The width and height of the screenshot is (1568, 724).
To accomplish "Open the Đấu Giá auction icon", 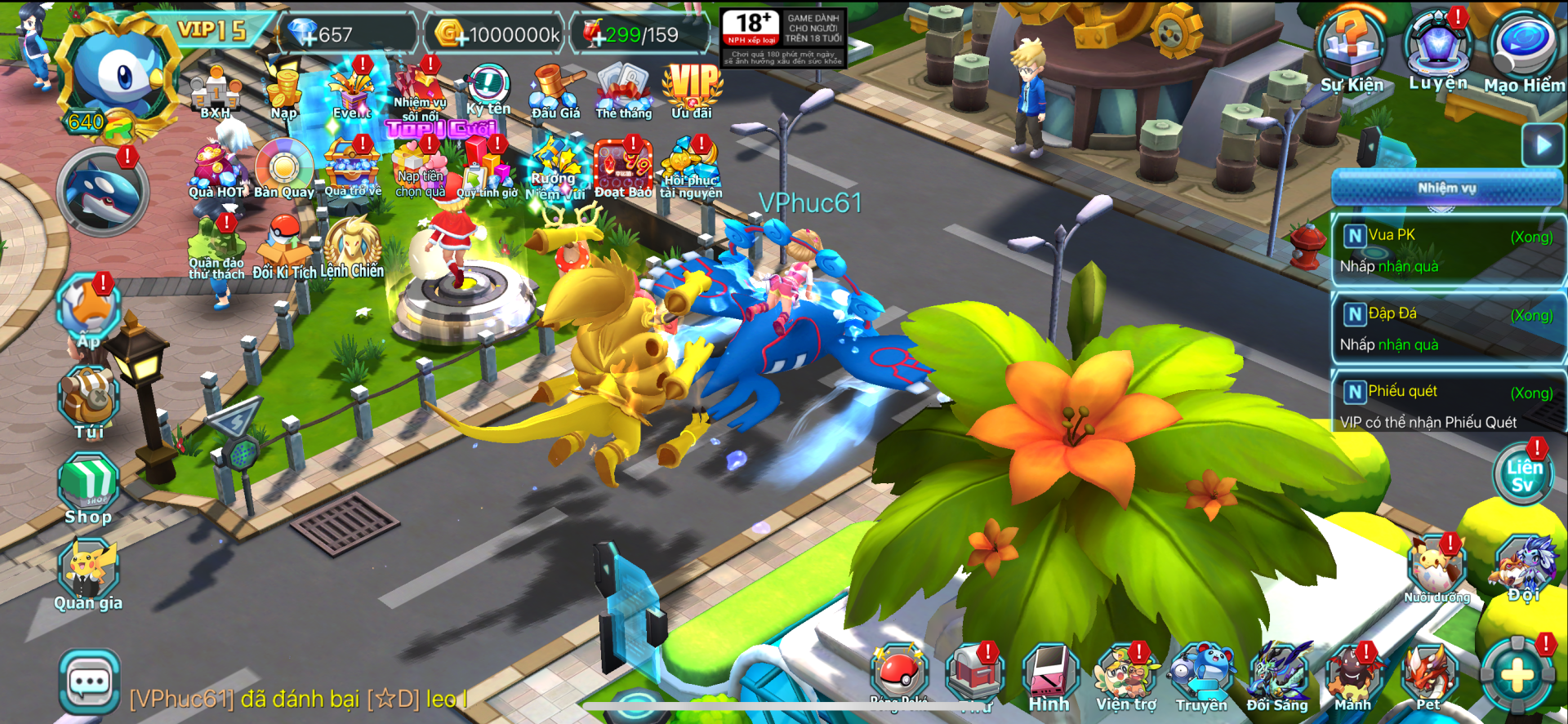I will (556, 91).
